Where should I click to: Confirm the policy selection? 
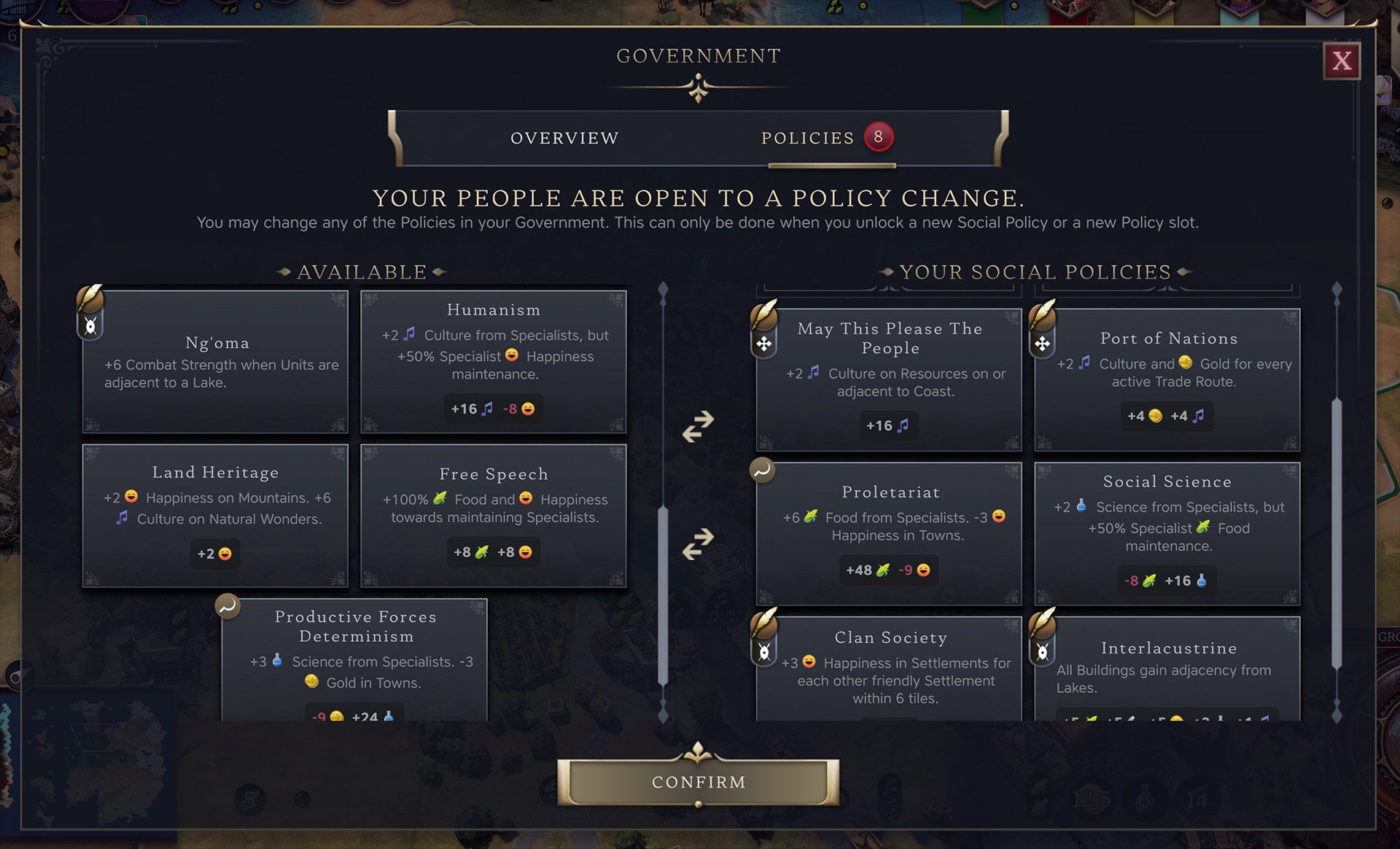pyautogui.click(x=698, y=782)
